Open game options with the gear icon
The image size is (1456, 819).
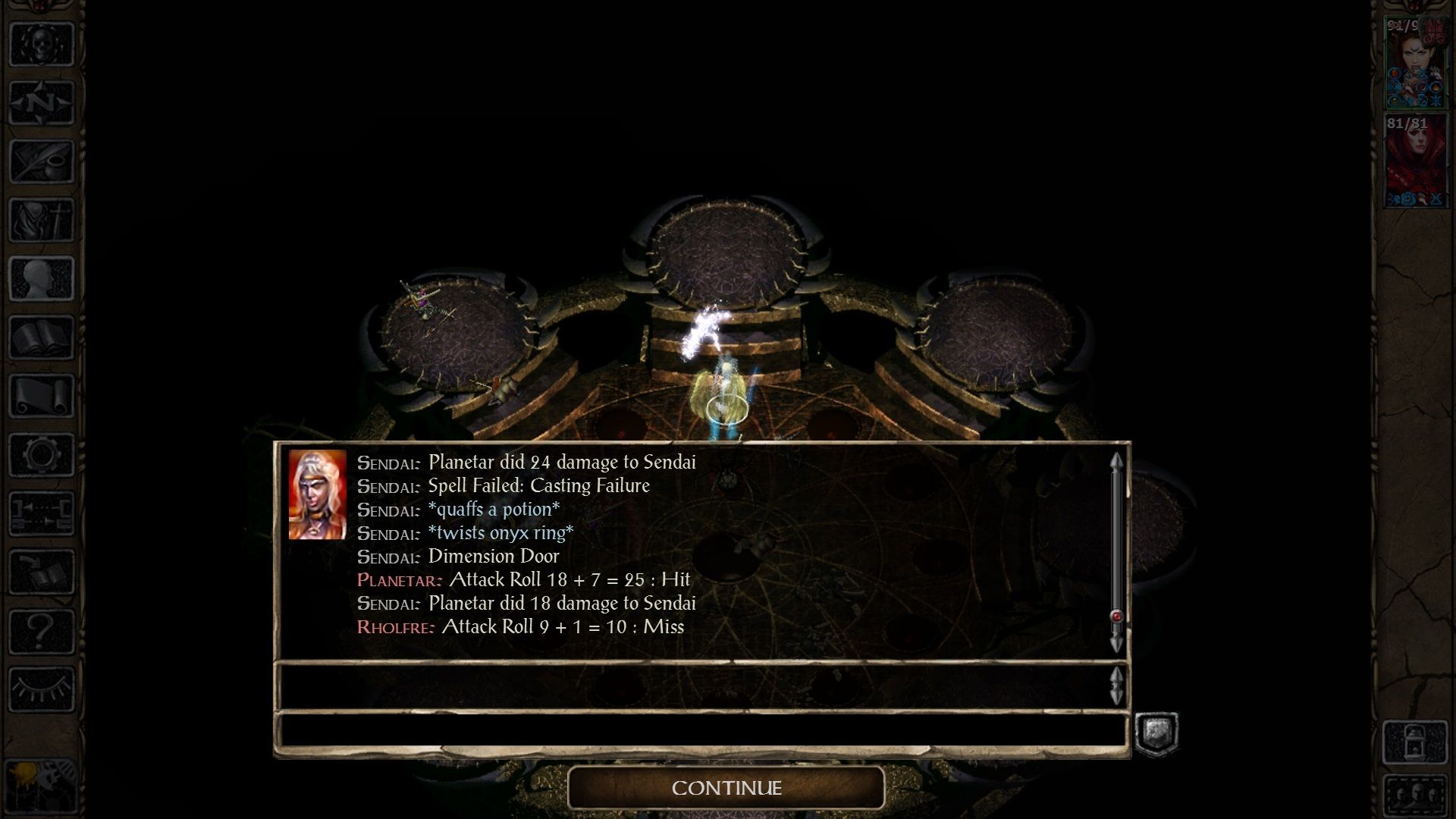[42, 455]
